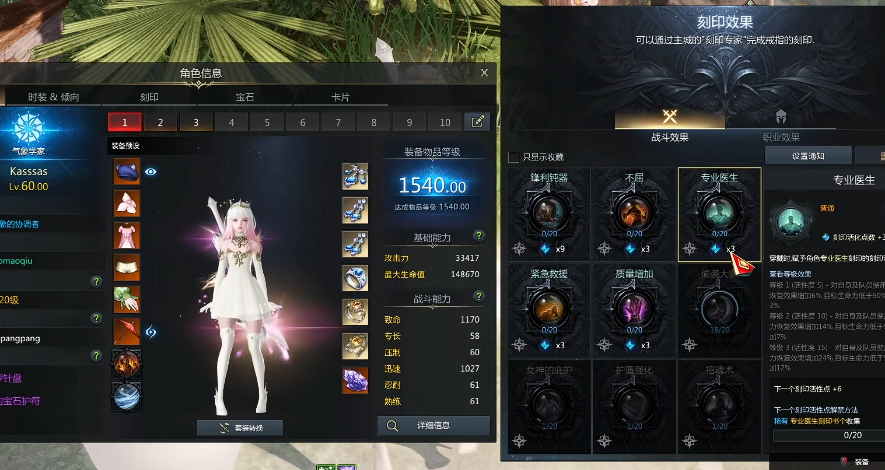
Task: Select equipment preset 5
Action: click(x=266, y=122)
